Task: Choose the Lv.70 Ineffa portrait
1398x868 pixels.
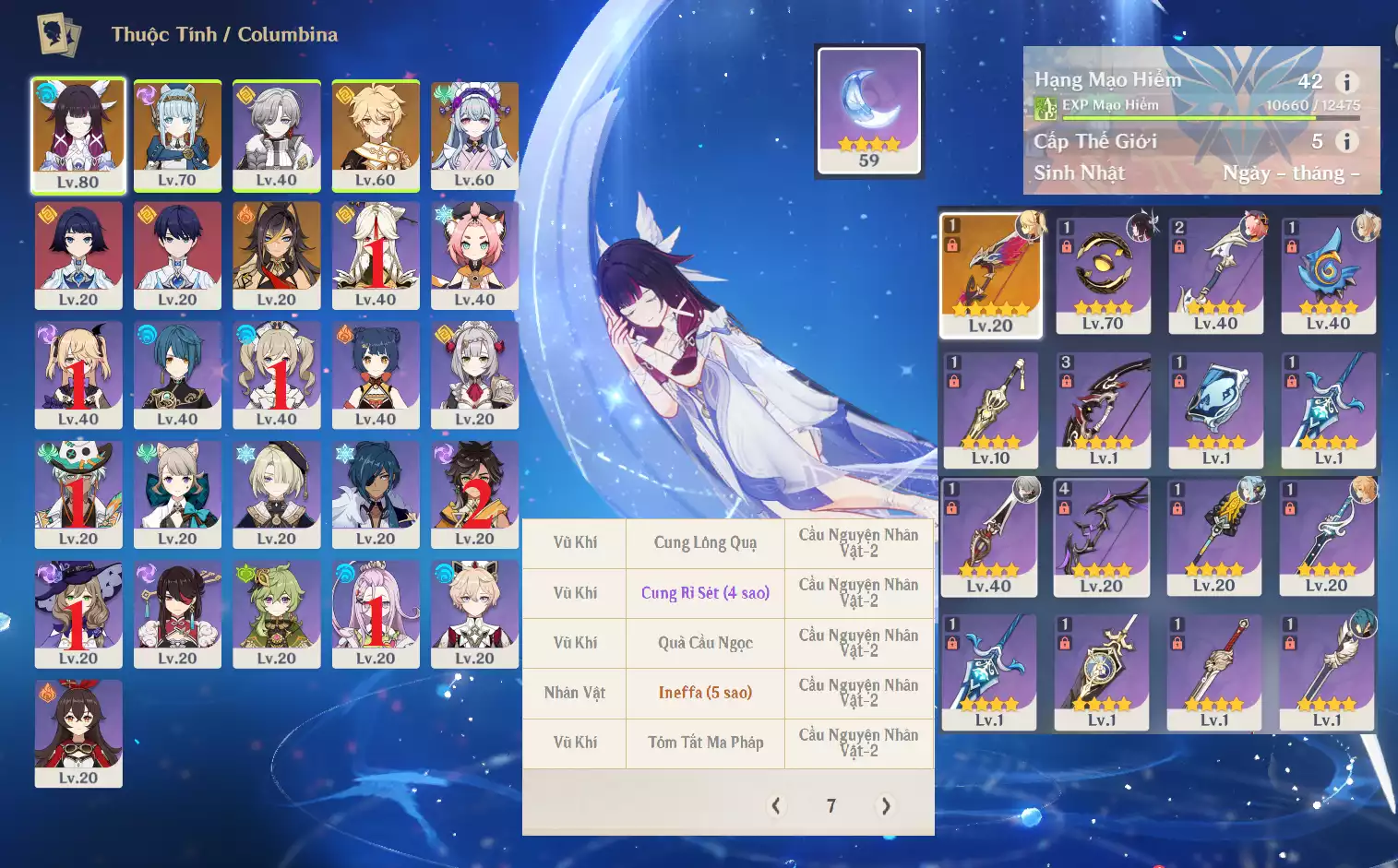Action: coord(177,135)
